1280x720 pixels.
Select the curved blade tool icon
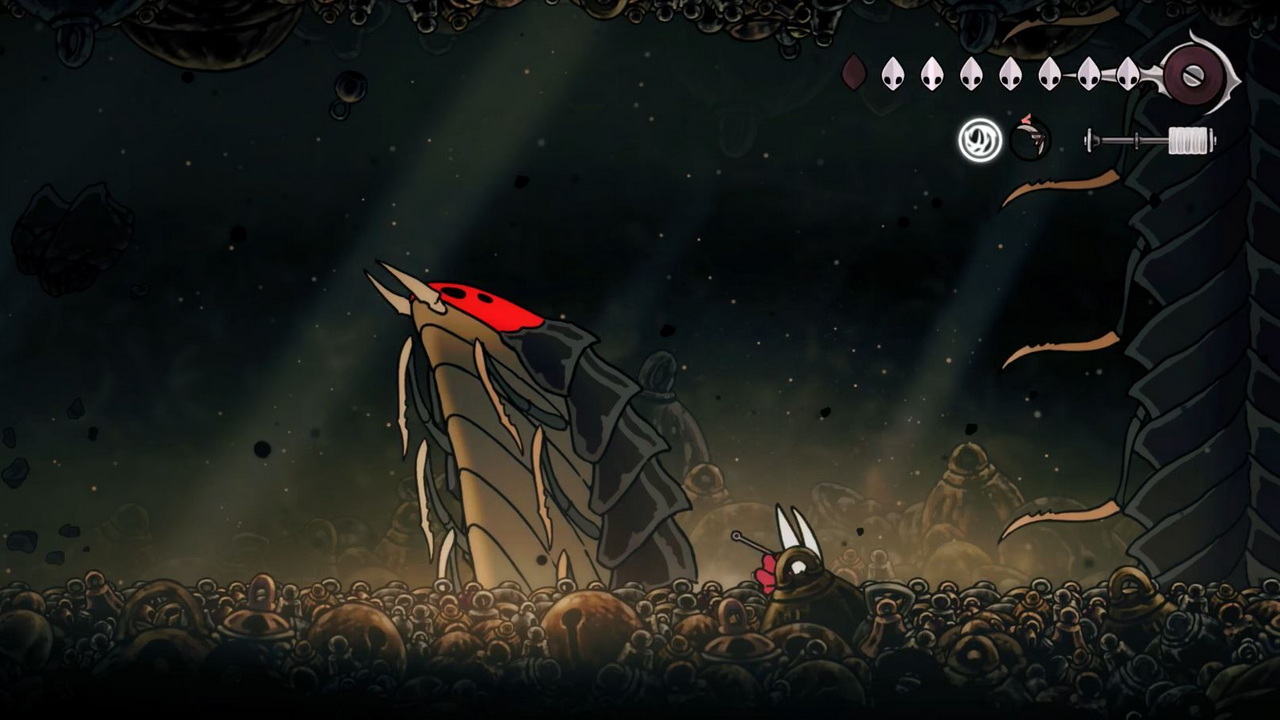(x=1030, y=138)
